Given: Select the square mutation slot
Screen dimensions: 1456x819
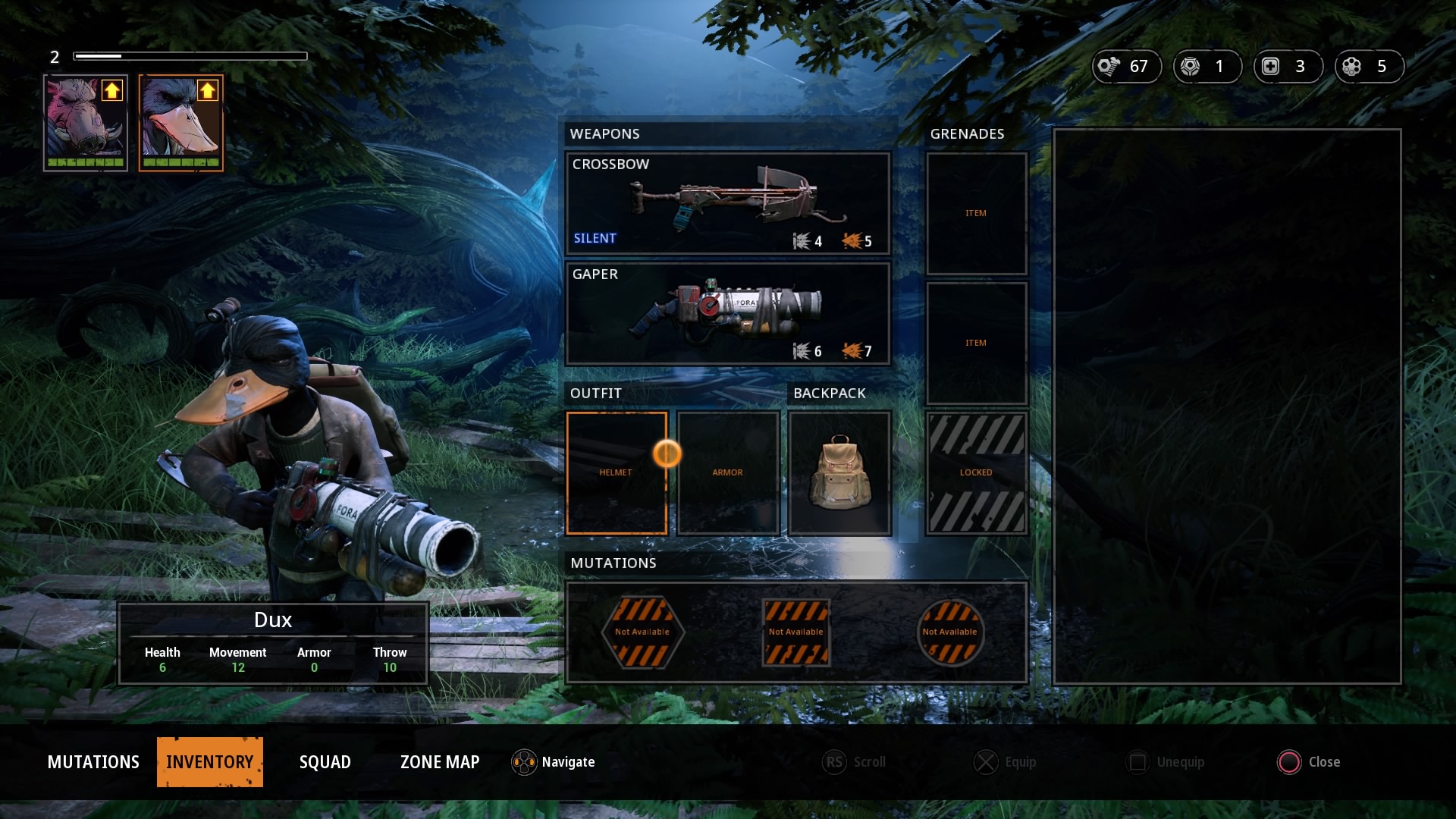Looking at the screenshot, I should click(x=796, y=632).
